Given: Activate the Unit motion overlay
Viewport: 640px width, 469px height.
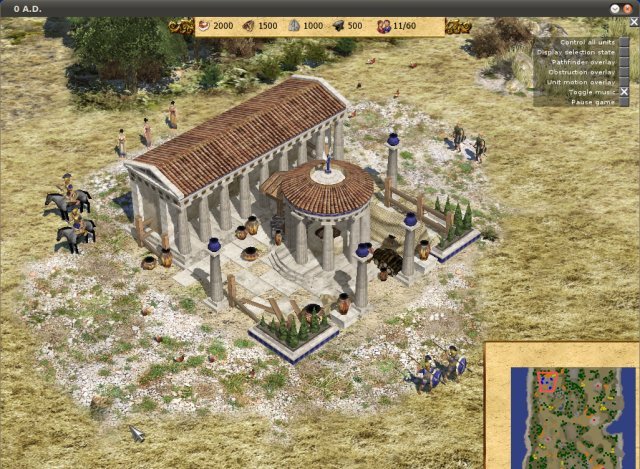Looking at the screenshot, I should tap(624, 83).
